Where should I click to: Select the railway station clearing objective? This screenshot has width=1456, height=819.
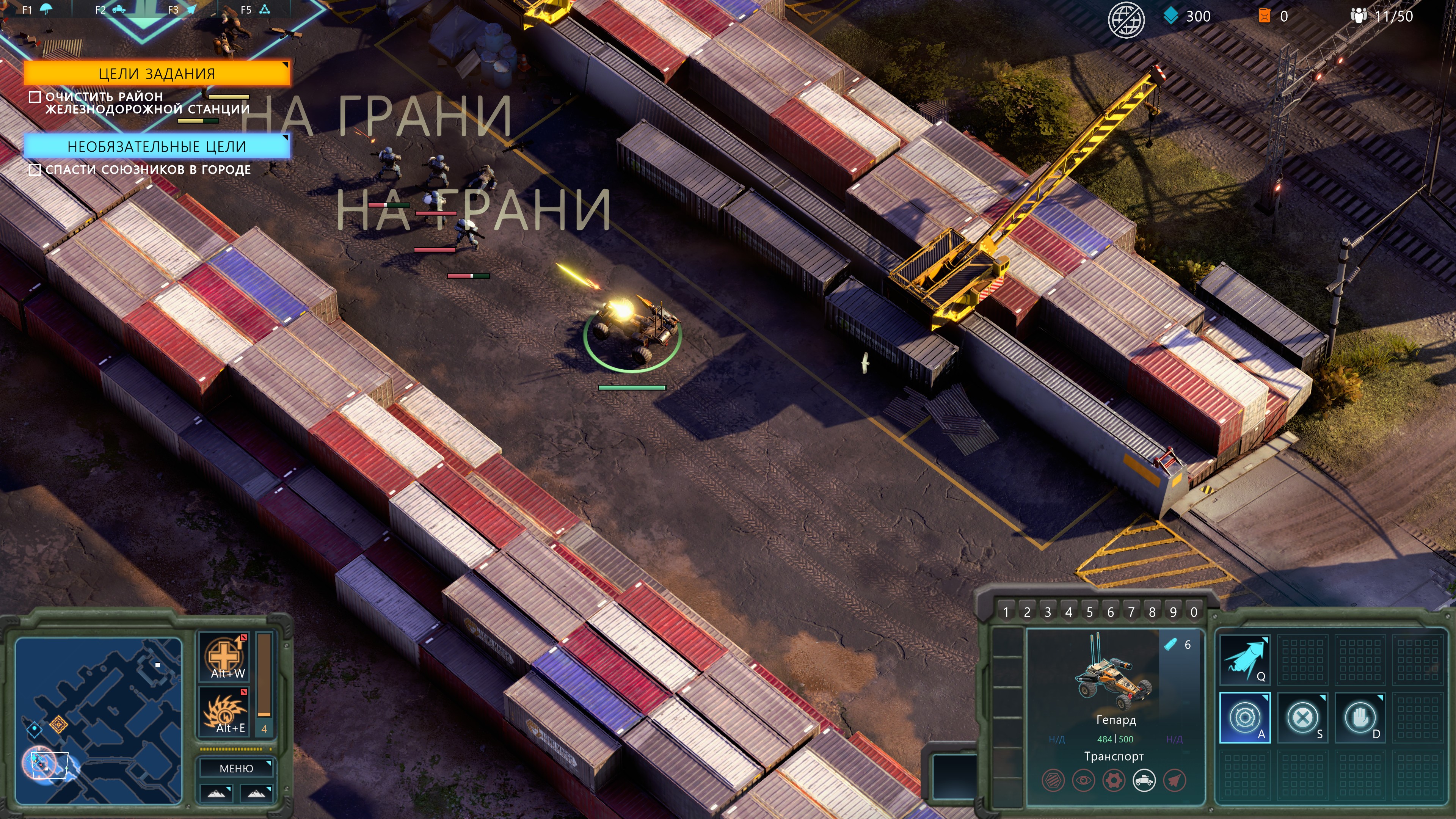click(x=147, y=103)
